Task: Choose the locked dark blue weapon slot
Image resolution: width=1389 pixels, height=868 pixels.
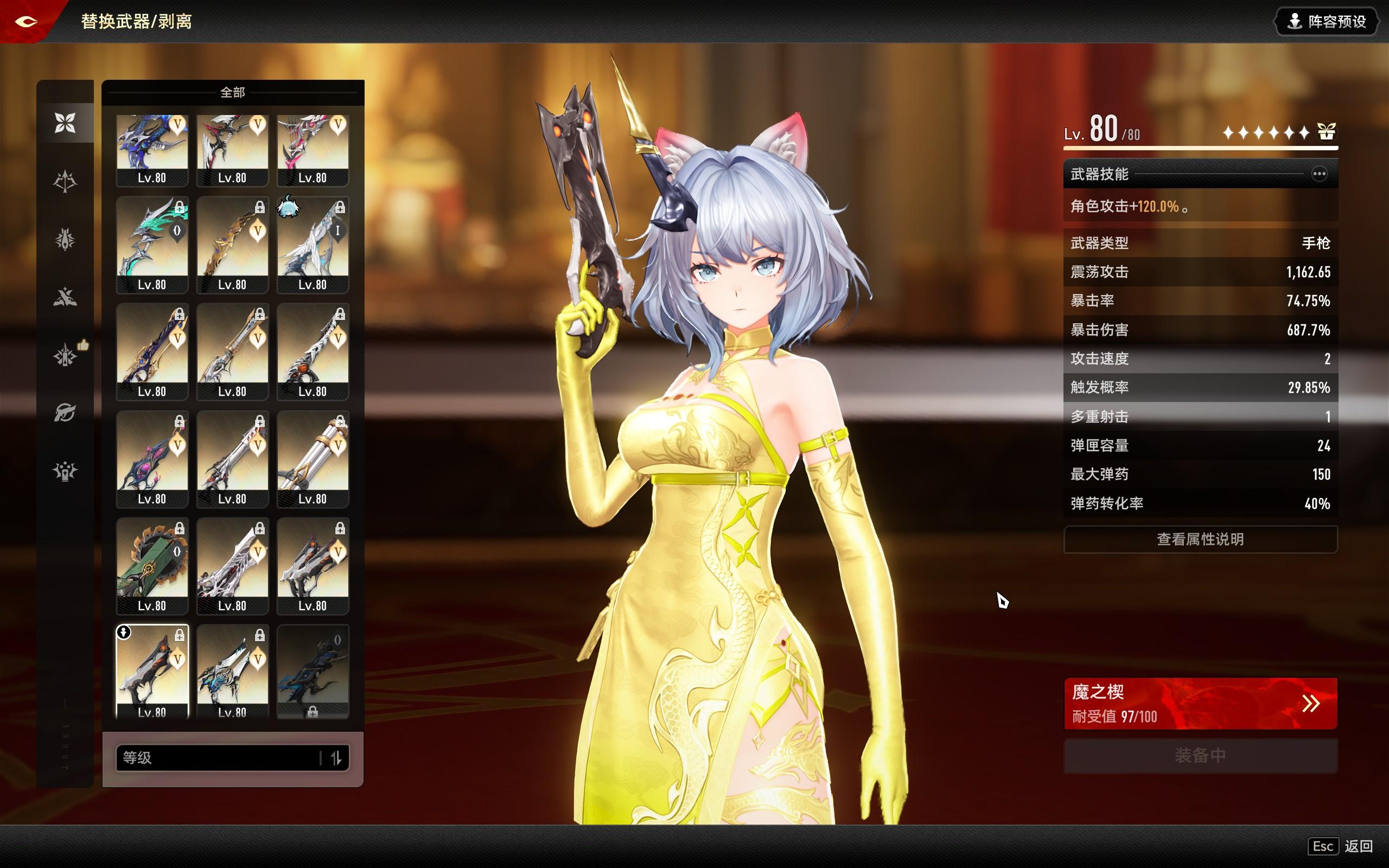Action: click(x=313, y=671)
